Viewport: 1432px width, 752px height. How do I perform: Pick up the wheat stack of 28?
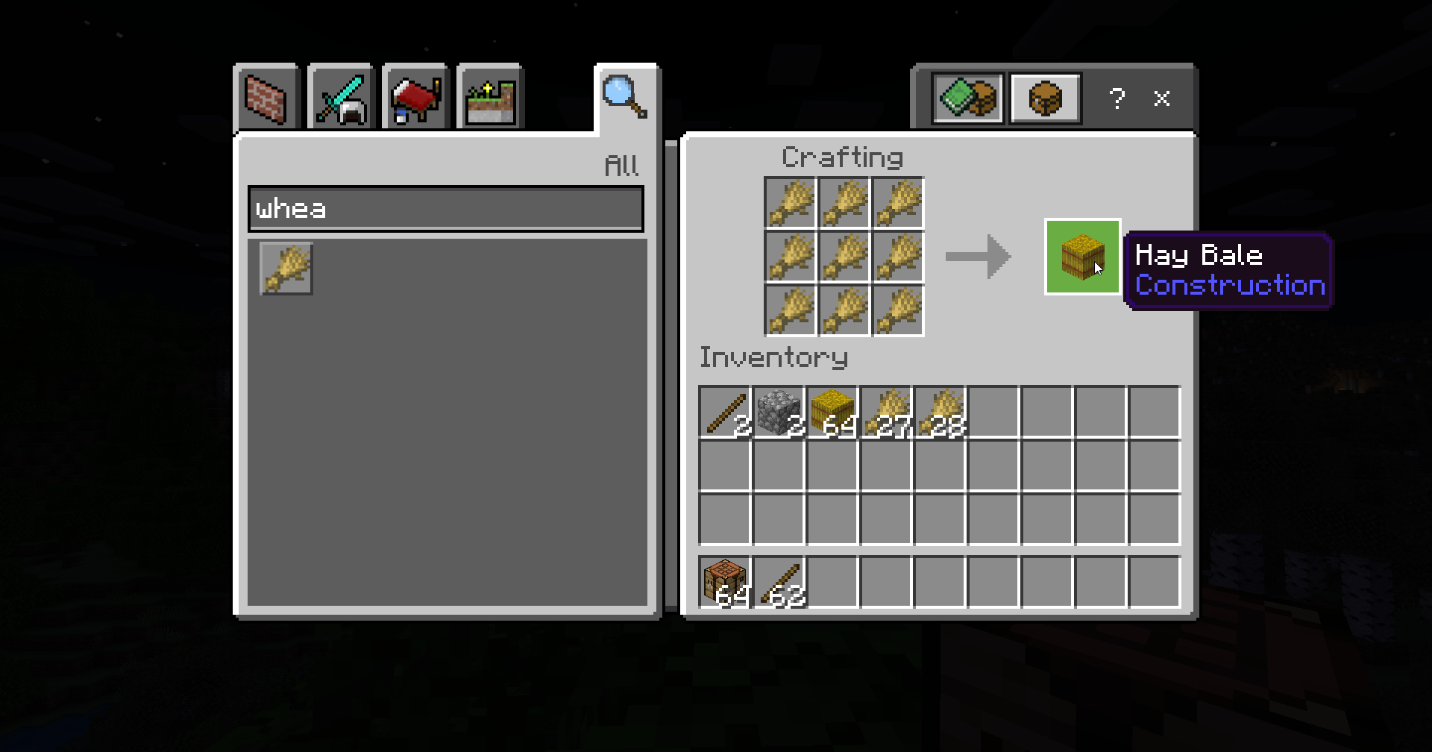point(940,412)
